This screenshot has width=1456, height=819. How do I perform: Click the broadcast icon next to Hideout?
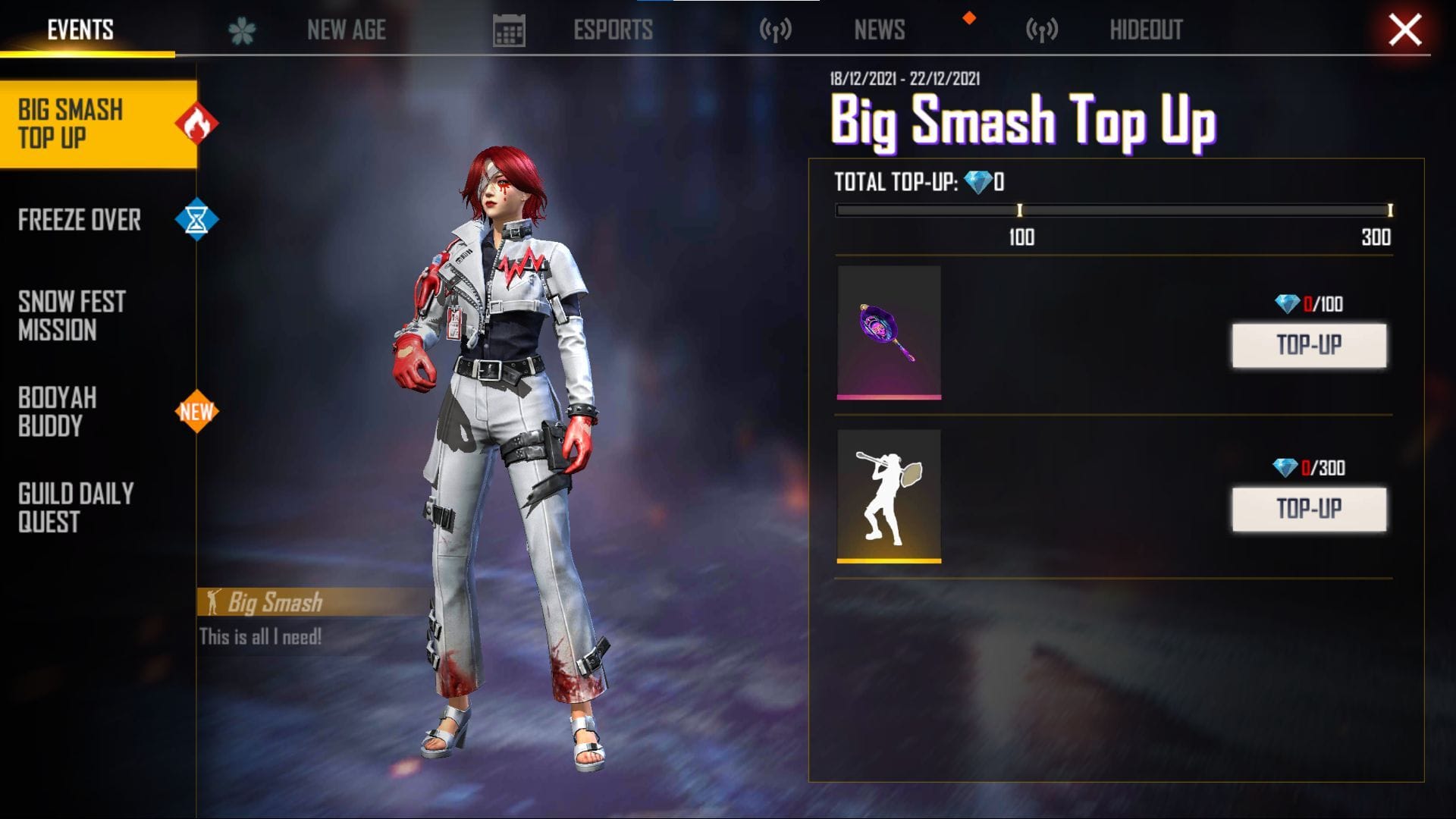tap(1042, 29)
